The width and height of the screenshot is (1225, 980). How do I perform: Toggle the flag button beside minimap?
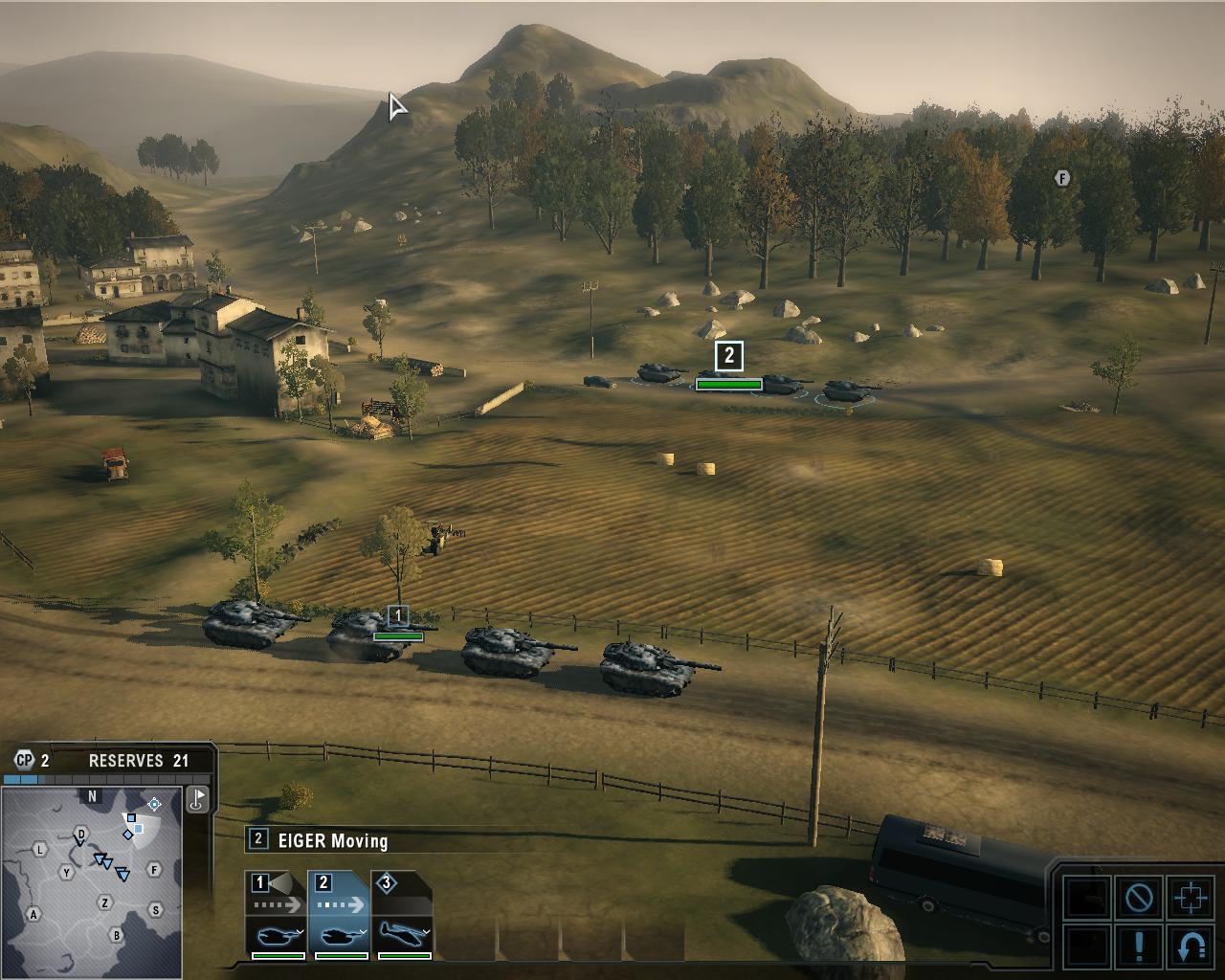click(x=197, y=800)
